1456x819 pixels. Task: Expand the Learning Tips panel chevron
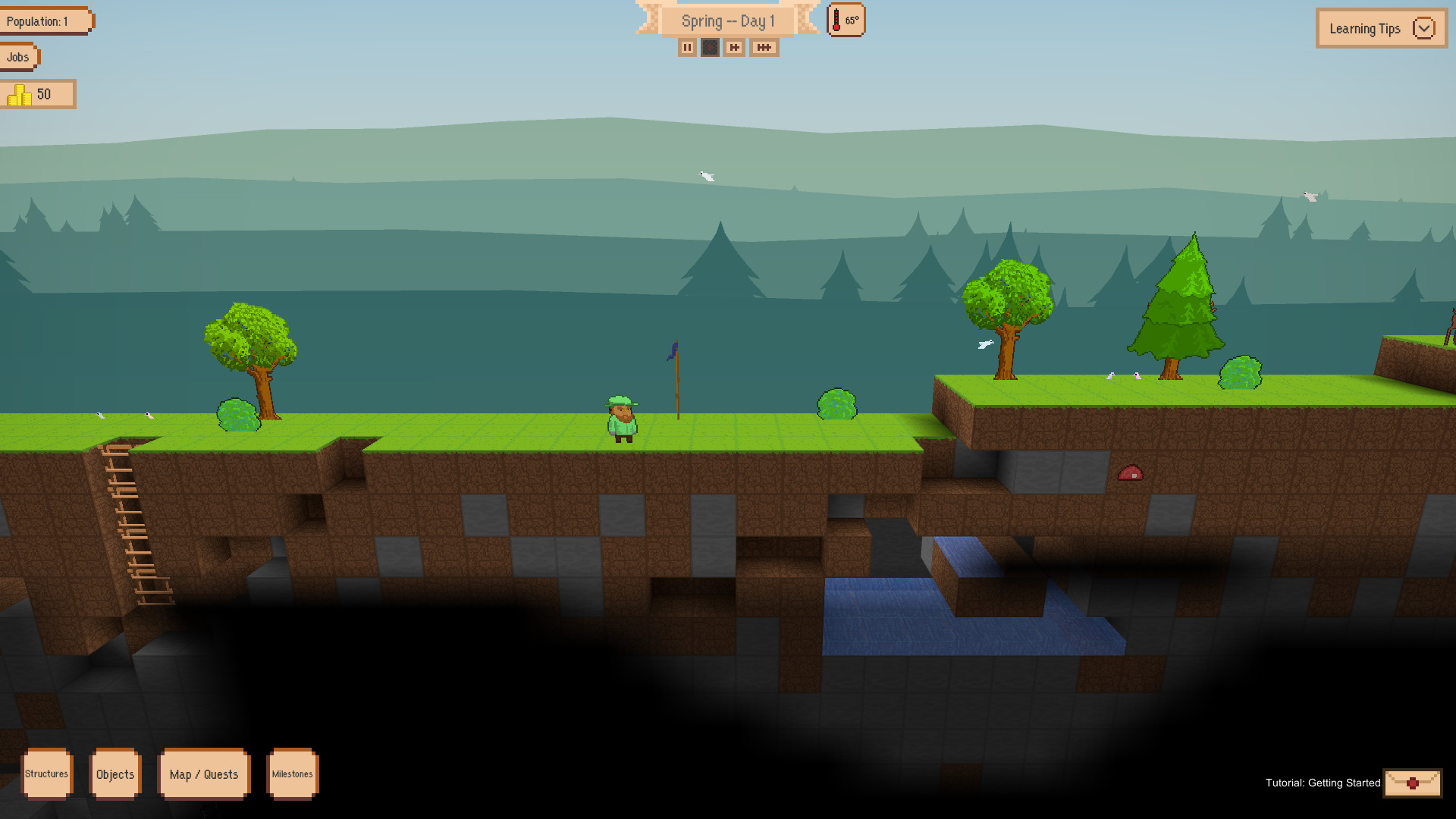click(1424, 28)
